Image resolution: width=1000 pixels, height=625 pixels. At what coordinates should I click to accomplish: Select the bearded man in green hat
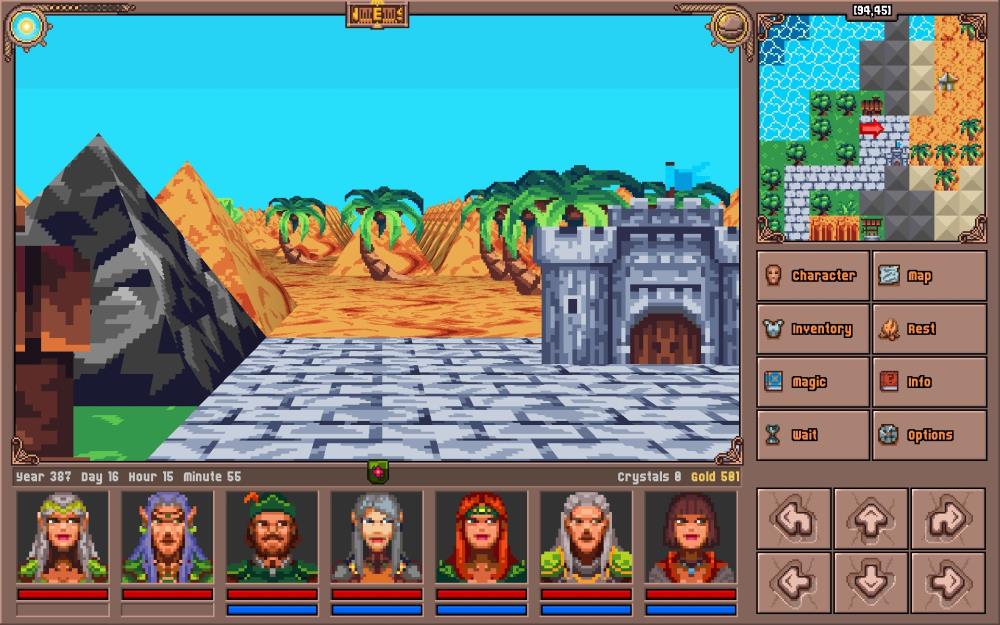(x=272, y=536)
